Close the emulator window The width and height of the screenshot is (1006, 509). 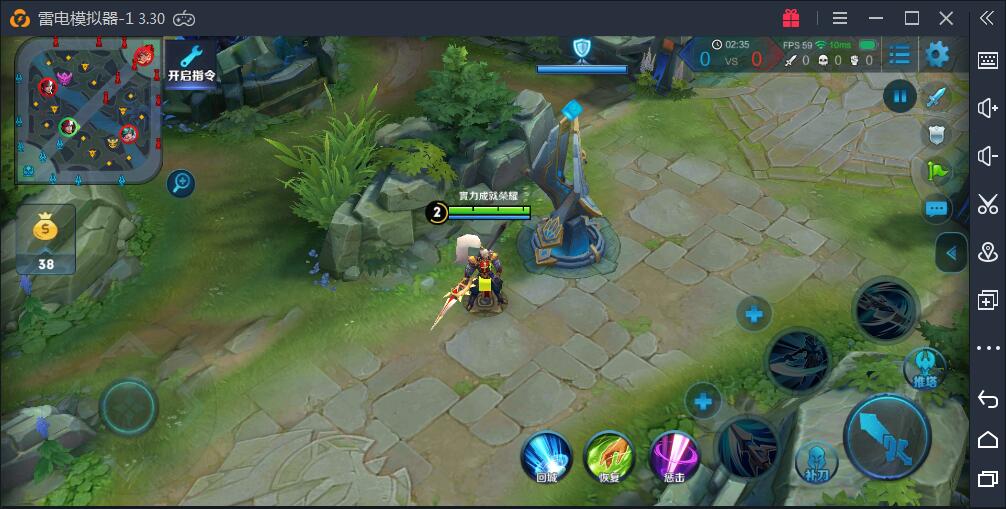(946, 18)
